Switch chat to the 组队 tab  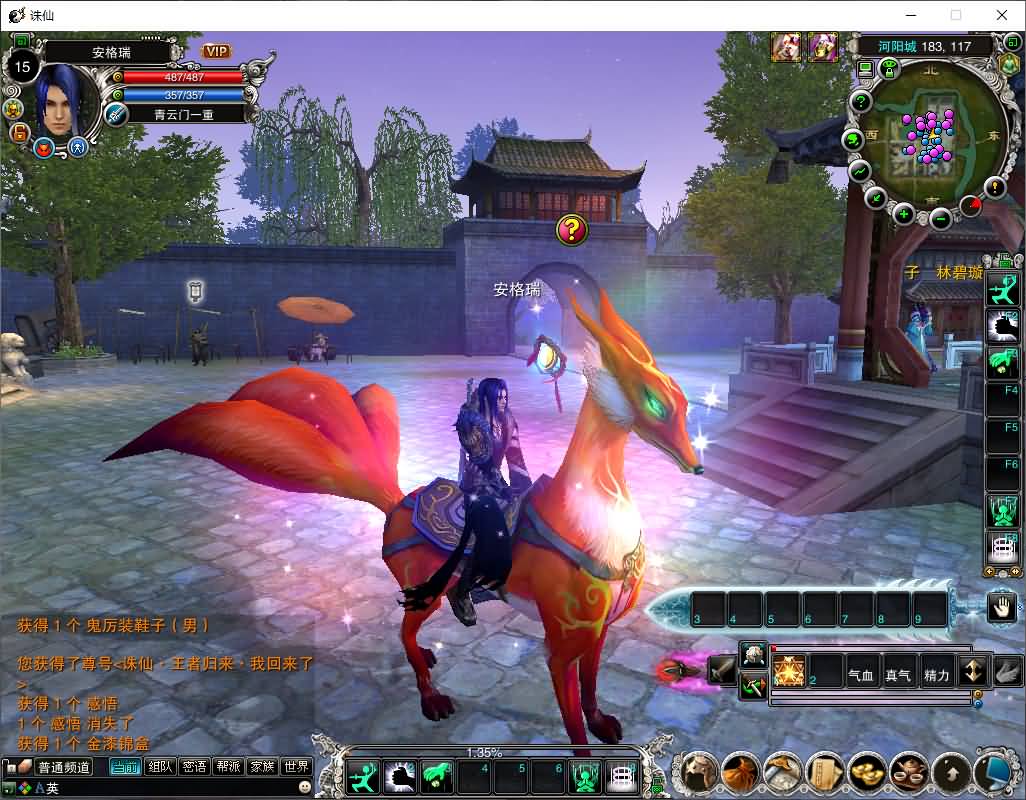click(159, 767)
